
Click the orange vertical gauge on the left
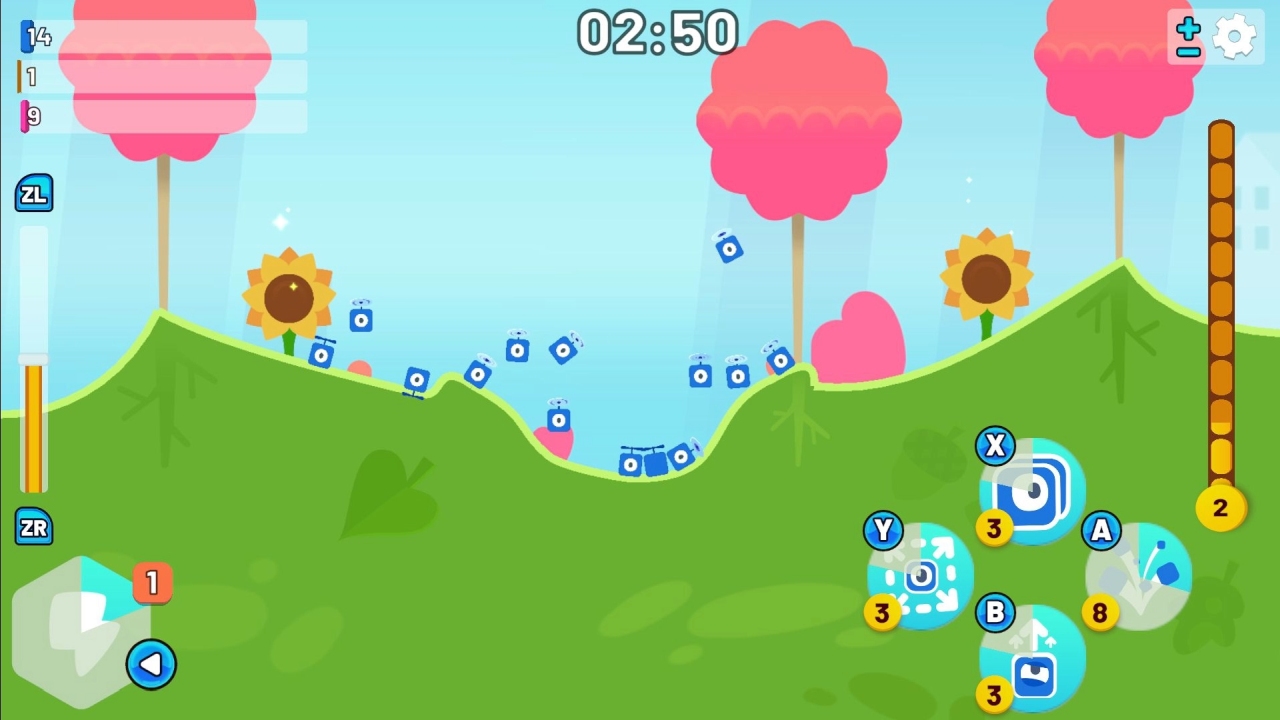33,420
